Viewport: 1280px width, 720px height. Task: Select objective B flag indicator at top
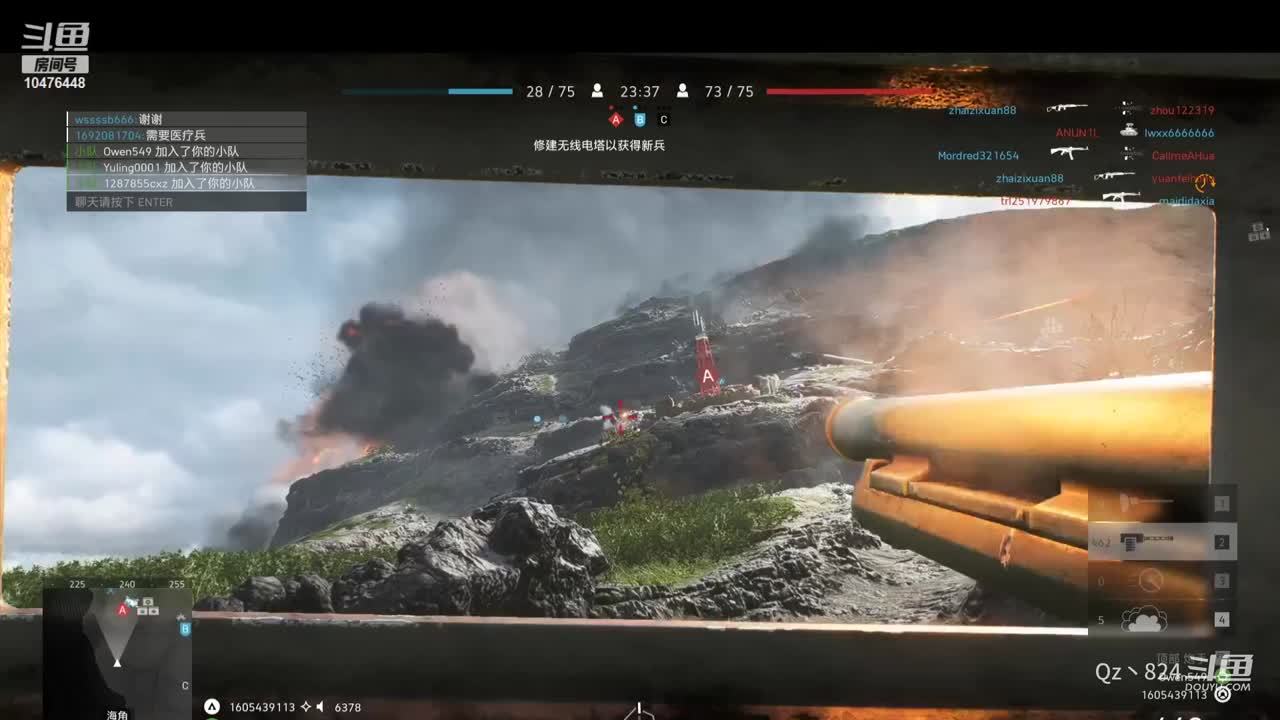(x=640, y=120)
